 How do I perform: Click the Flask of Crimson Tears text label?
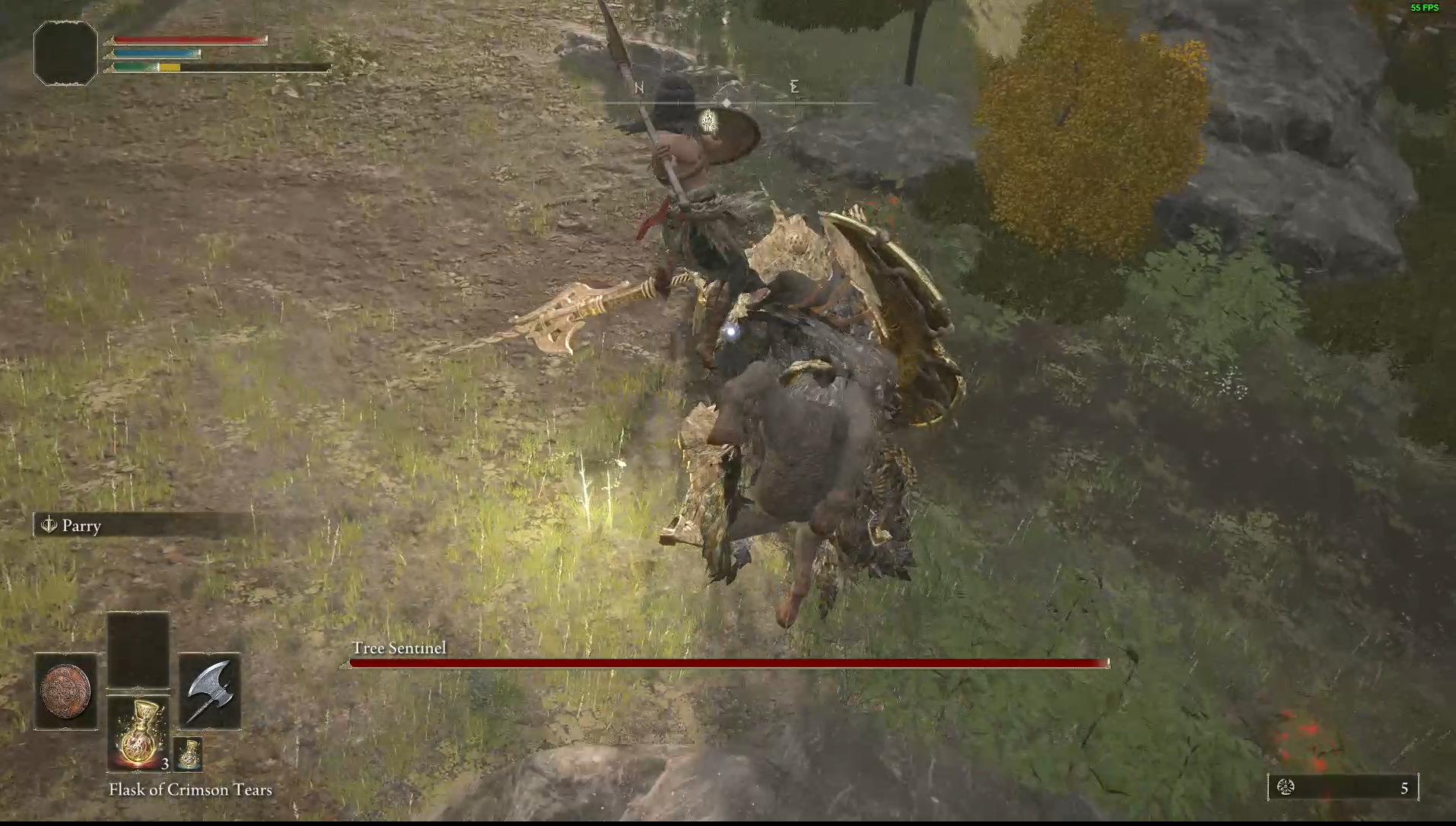(x=189, y=789)
